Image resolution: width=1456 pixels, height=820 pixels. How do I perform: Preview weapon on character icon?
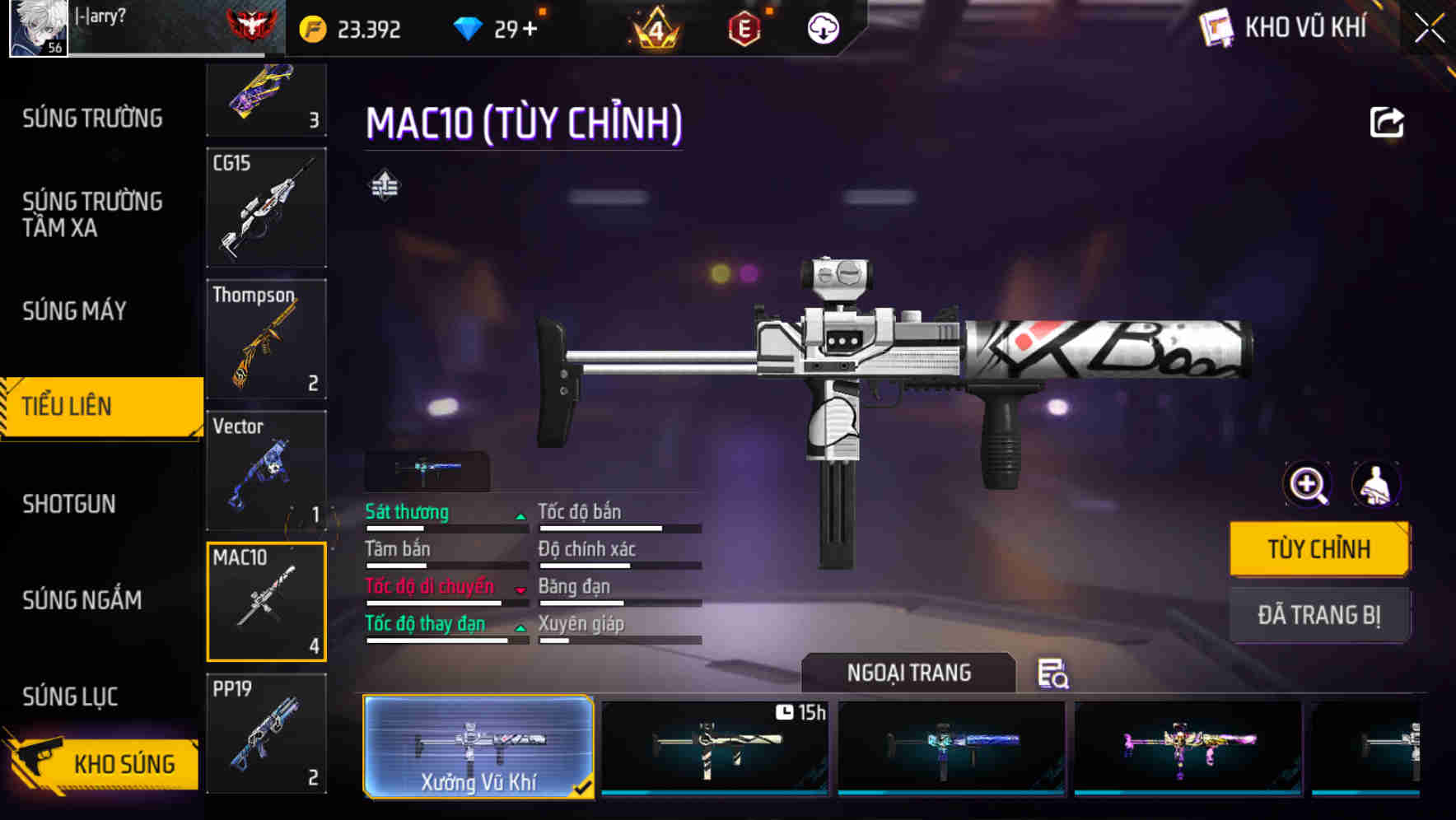pyautogui.click(x=1375, y=485)
